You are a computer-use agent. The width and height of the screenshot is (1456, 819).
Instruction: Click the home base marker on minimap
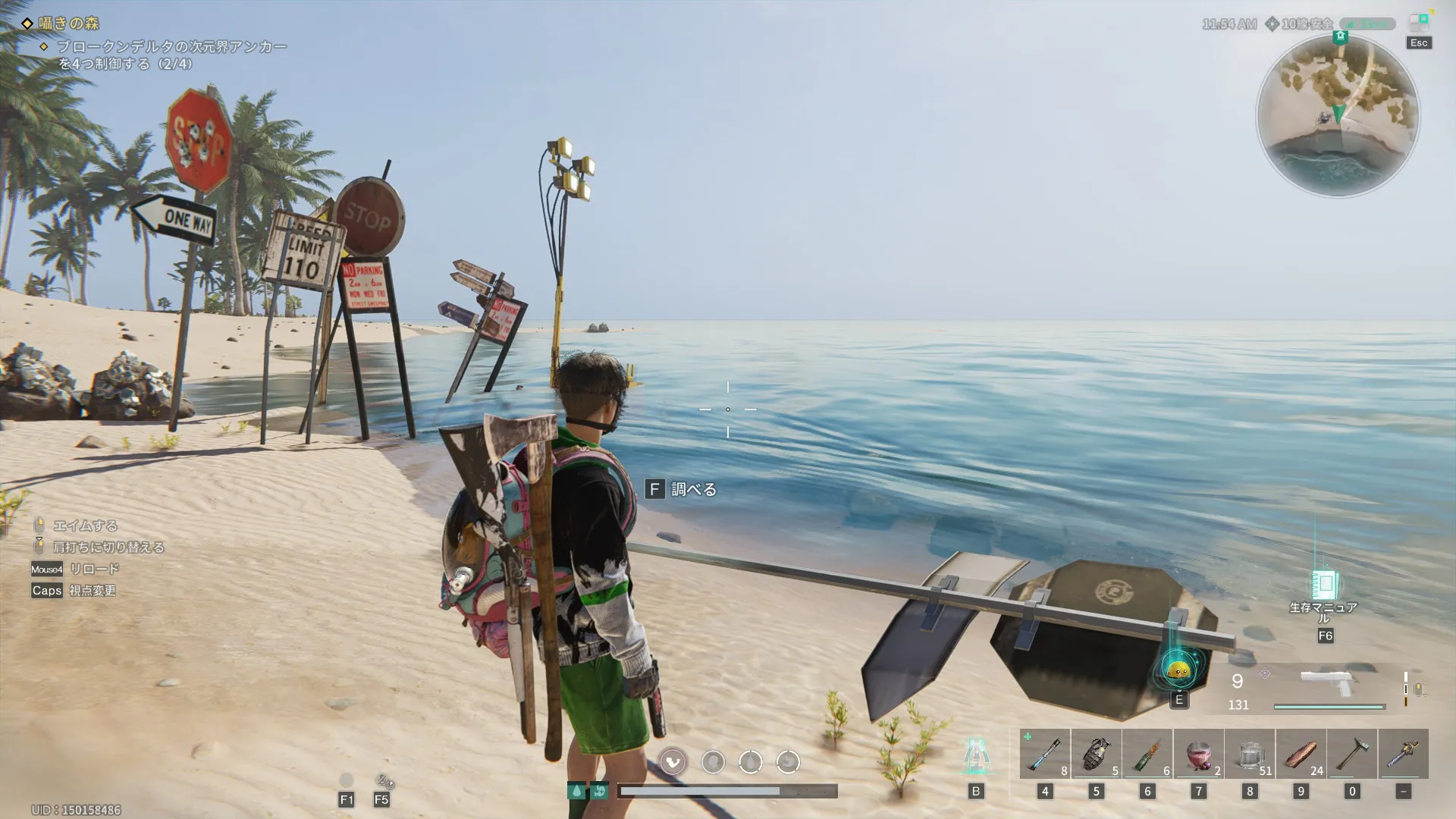pos(1340,36)
